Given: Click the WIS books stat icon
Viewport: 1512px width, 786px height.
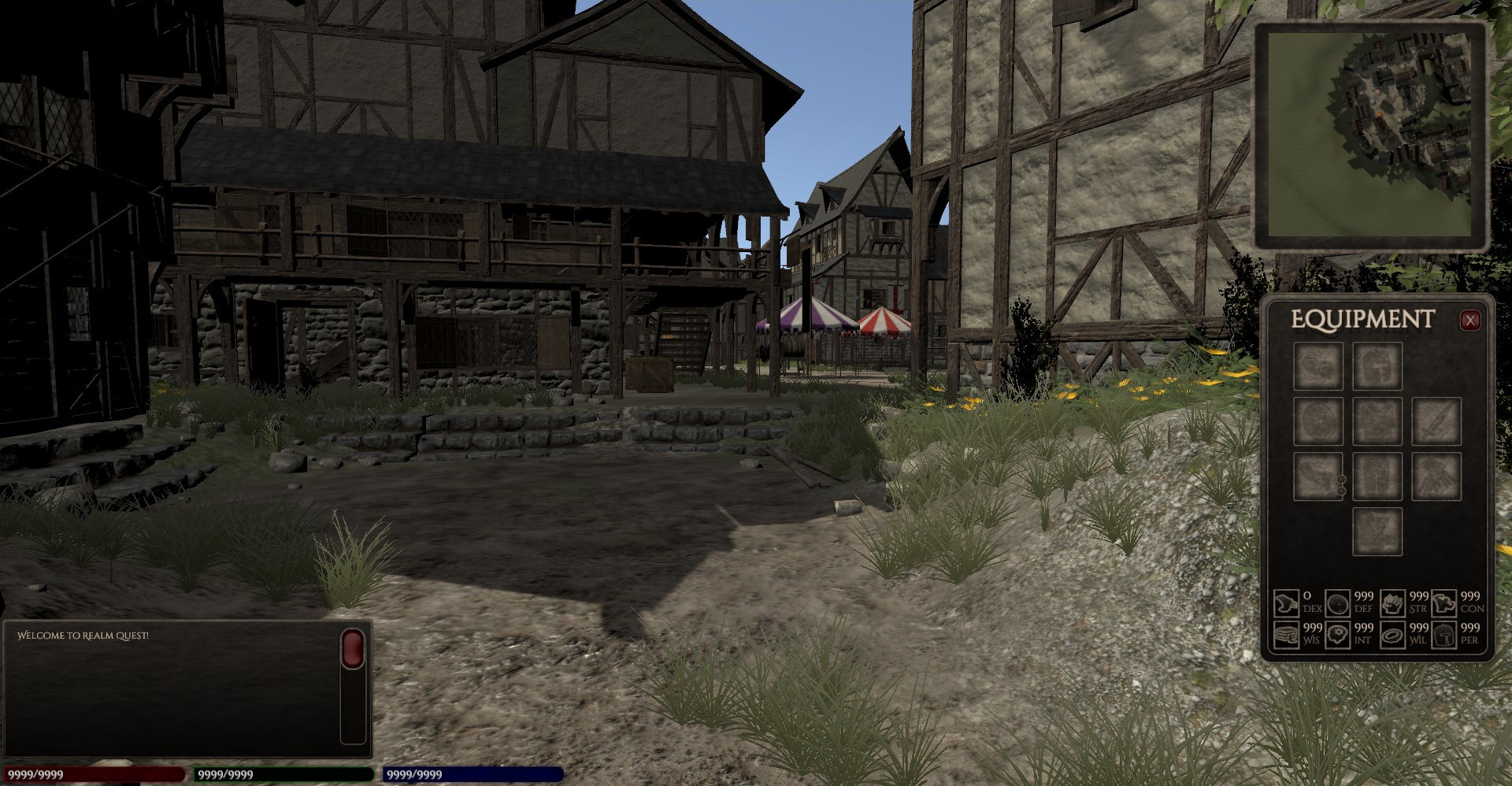Looking at the screenshot, I should (1287, 636).
